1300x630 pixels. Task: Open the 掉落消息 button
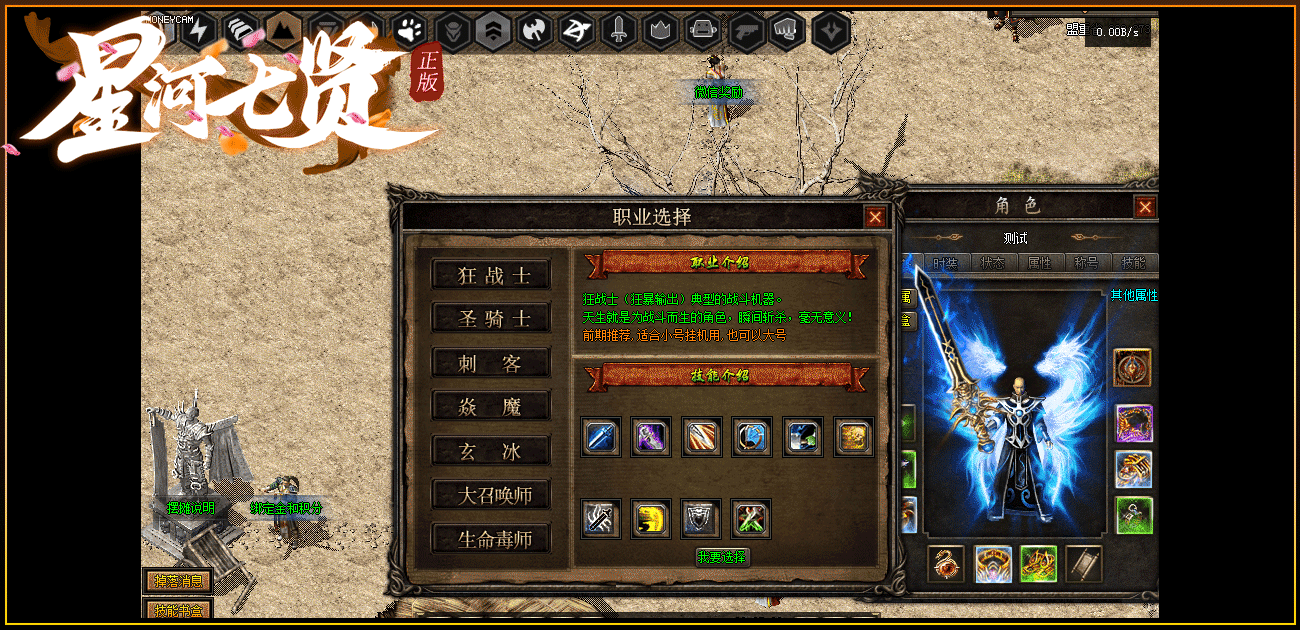click(x=178, y=581)
